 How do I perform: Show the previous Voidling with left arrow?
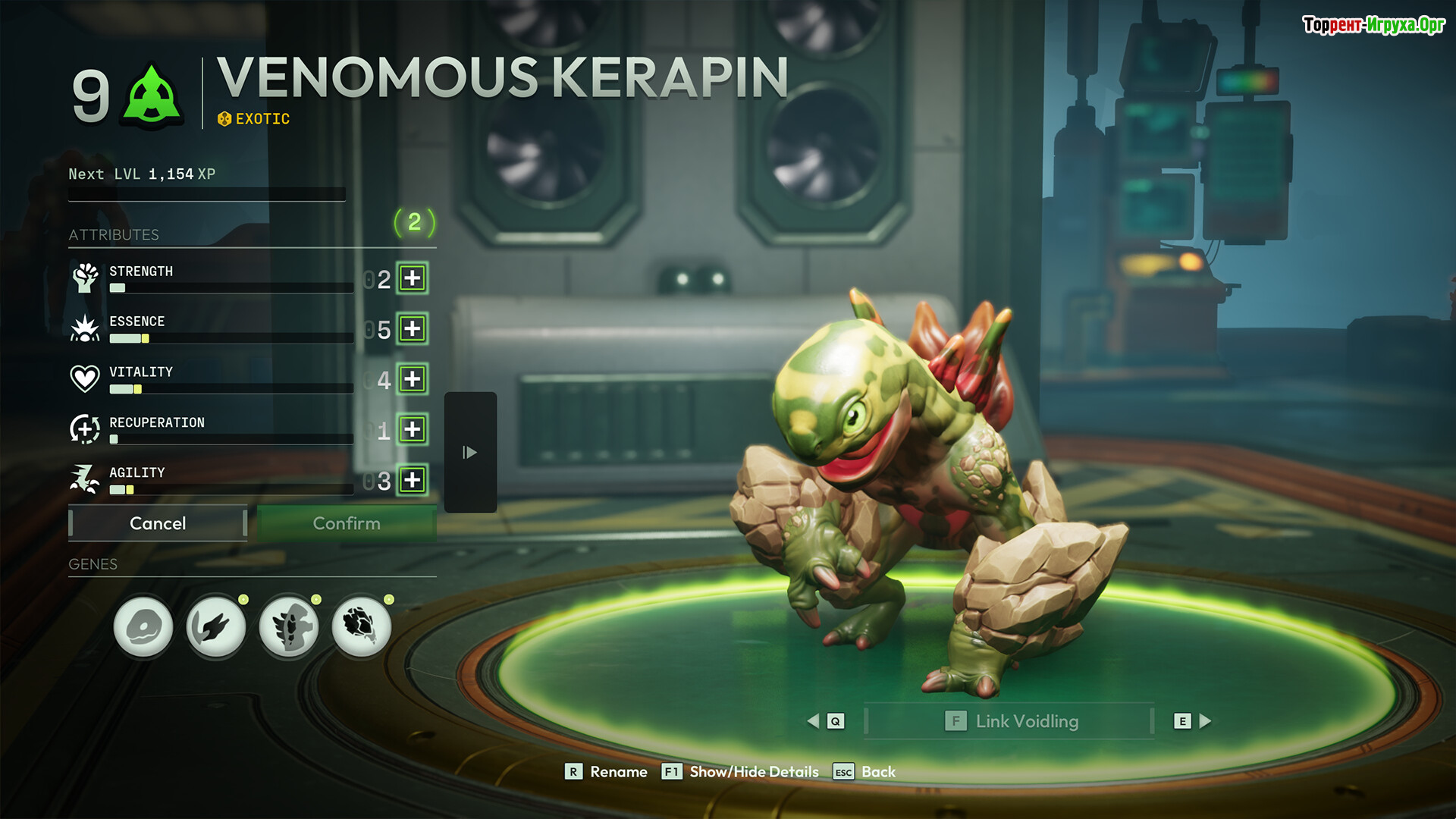[814, 721]
